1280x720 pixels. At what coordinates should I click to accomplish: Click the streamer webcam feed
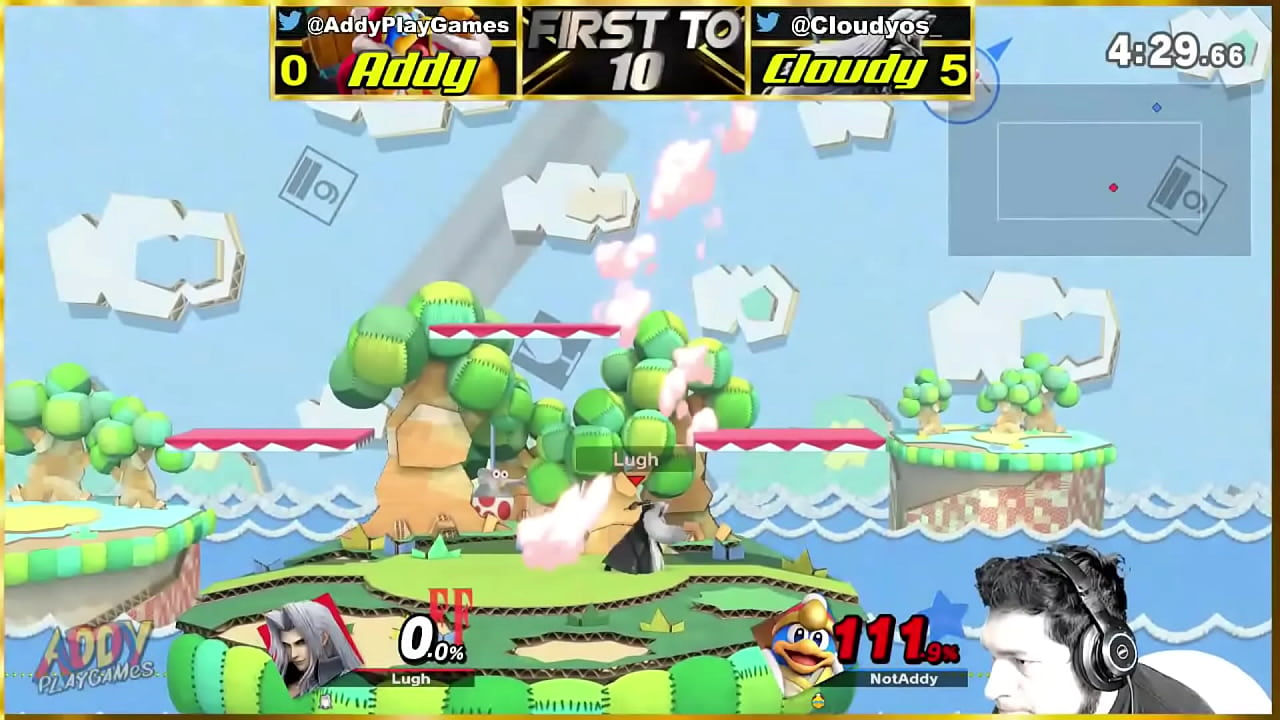coord(1080,632)
